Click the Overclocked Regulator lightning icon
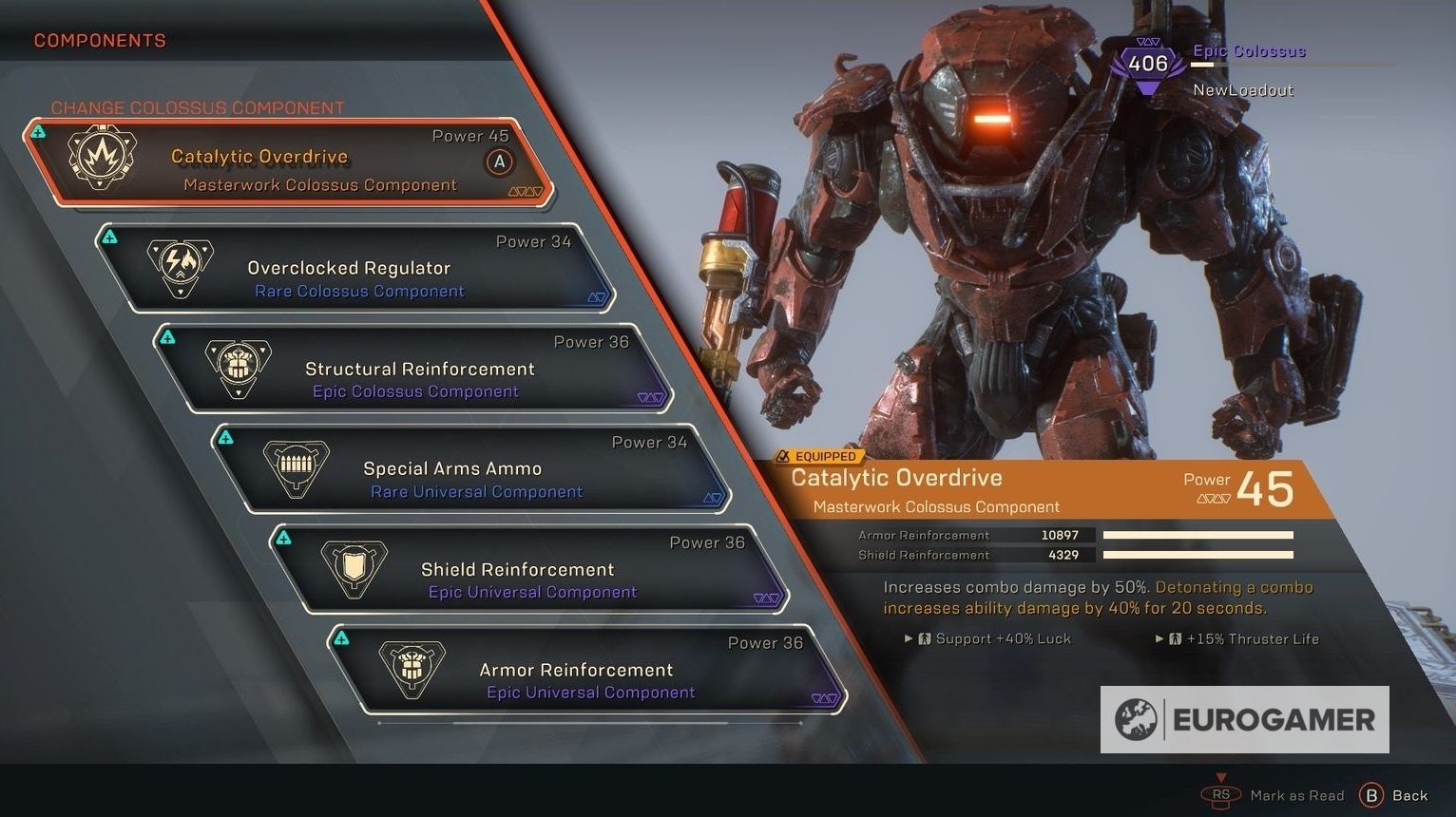This screenshot has width=1456, height=817. pos(180,267)
